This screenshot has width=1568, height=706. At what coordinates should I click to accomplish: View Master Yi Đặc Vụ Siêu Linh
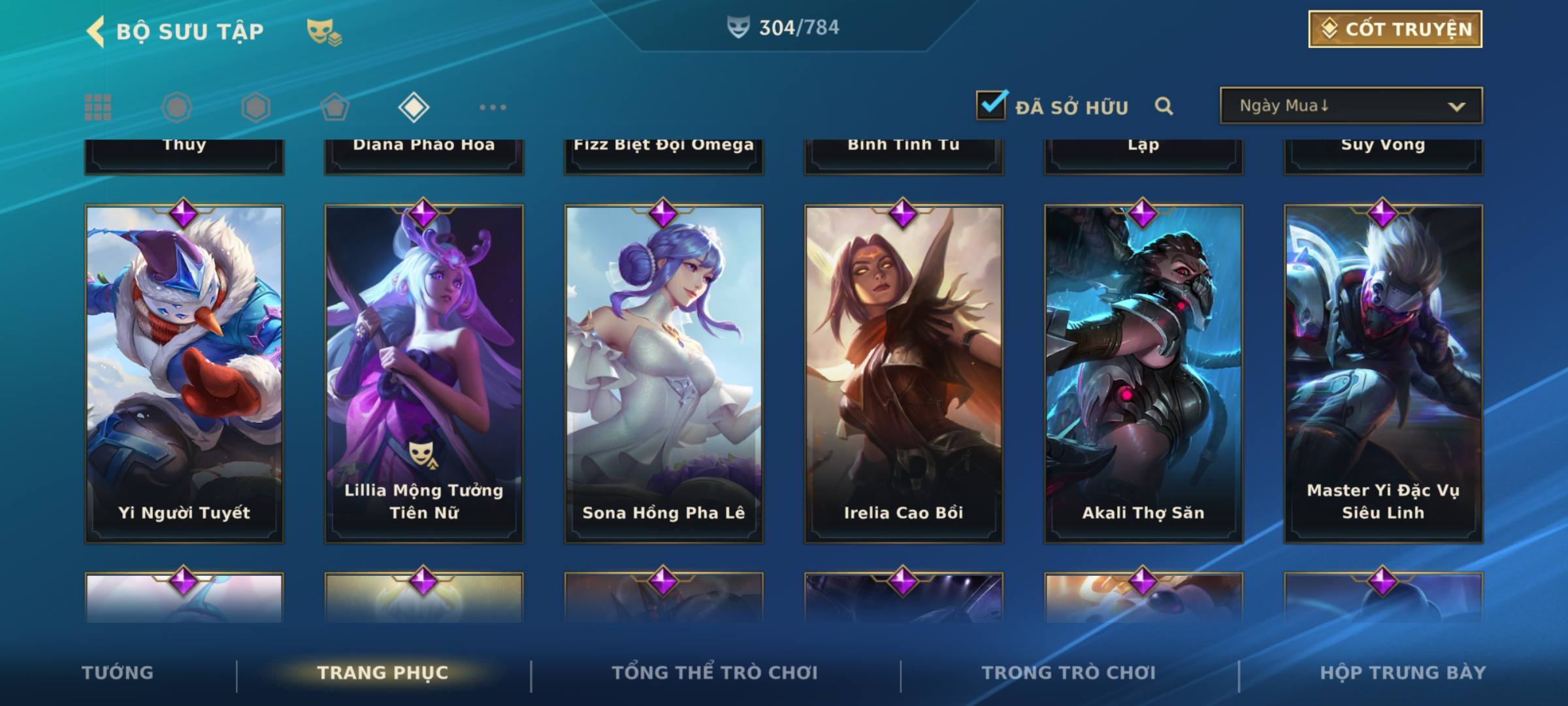(1383, 373)
